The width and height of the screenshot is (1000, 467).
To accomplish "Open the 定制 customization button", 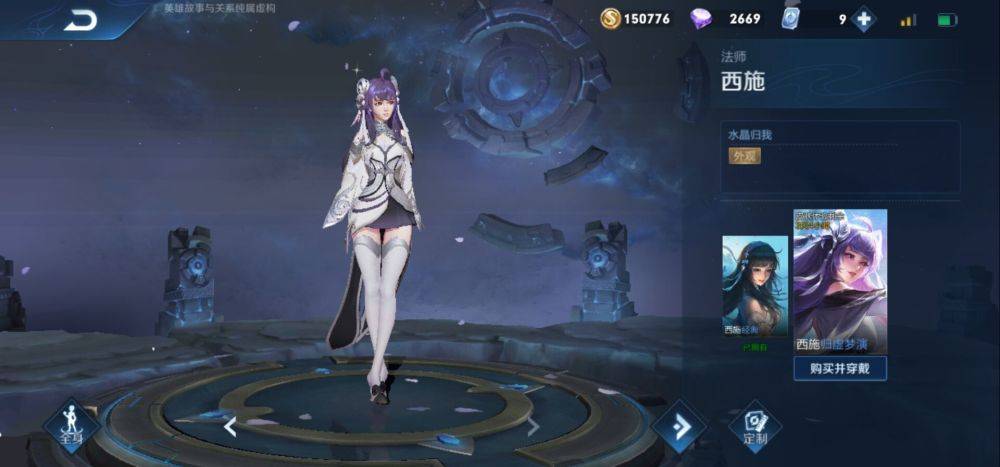I will point(755,426).
